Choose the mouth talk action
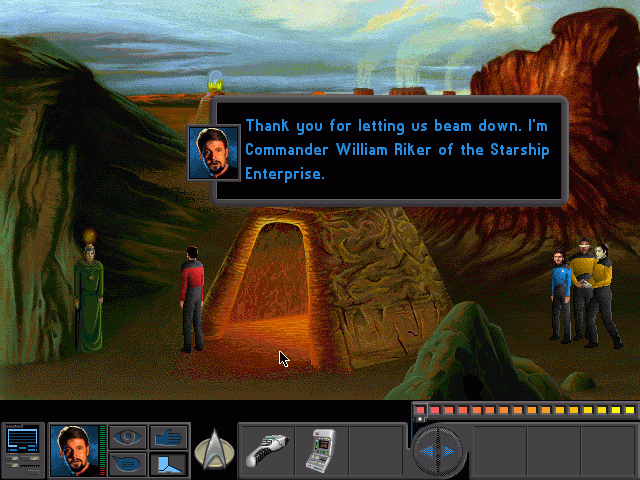This screenshot has width=640, height=480. (x=126, y=463)
